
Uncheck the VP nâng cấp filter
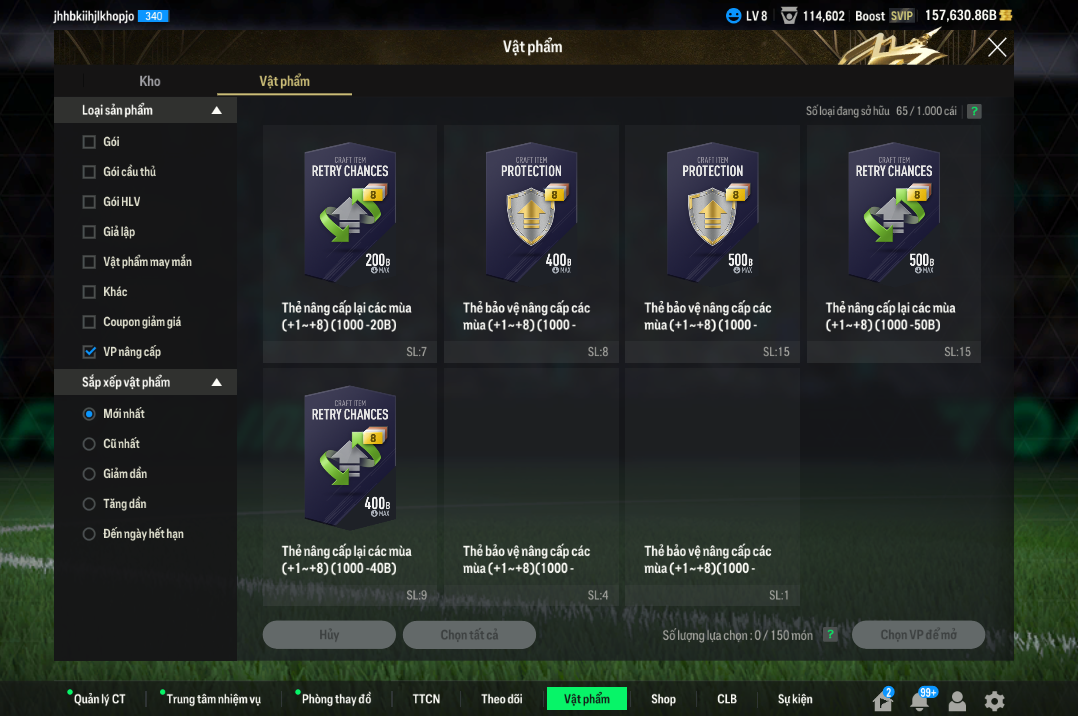(x=89, y=352)
